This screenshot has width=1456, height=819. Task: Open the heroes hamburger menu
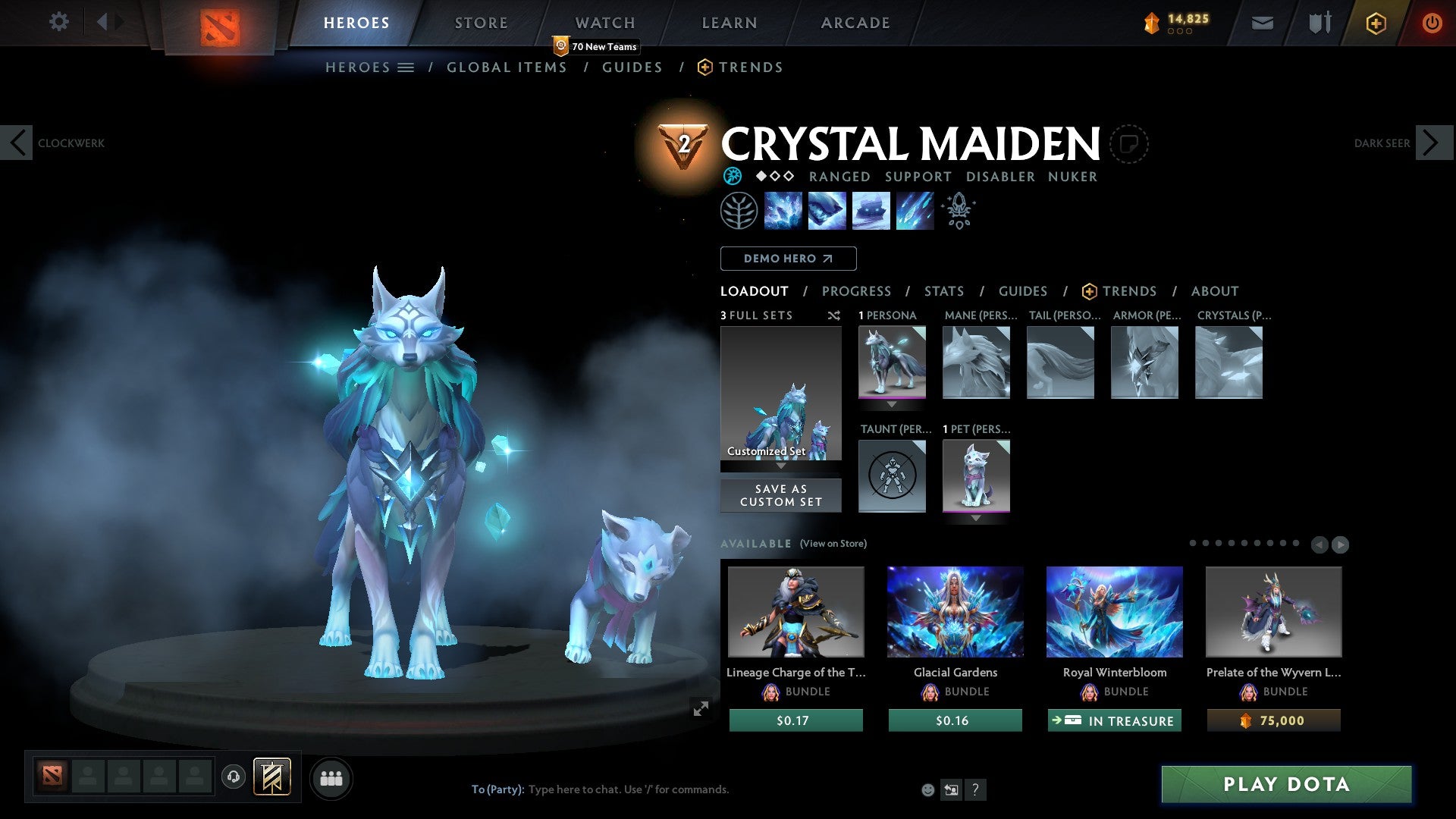pos(406,67)
